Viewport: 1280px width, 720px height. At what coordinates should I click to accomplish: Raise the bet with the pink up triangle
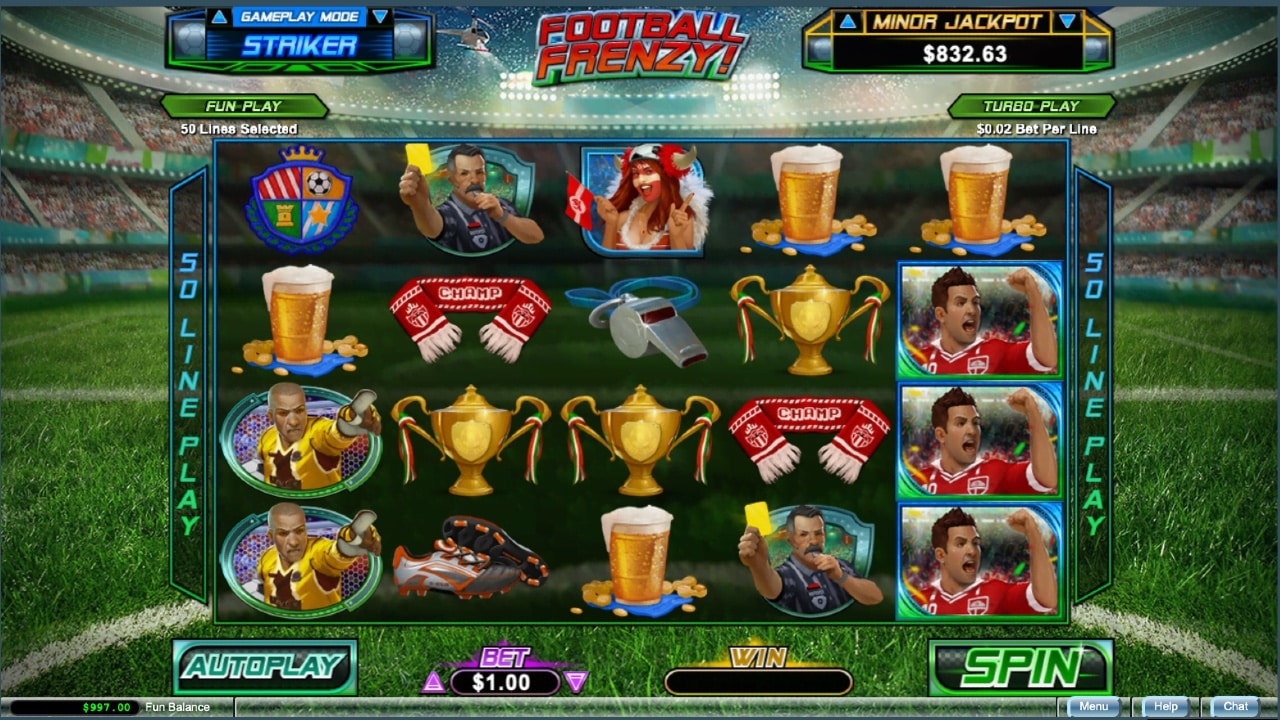coord(434,682)
